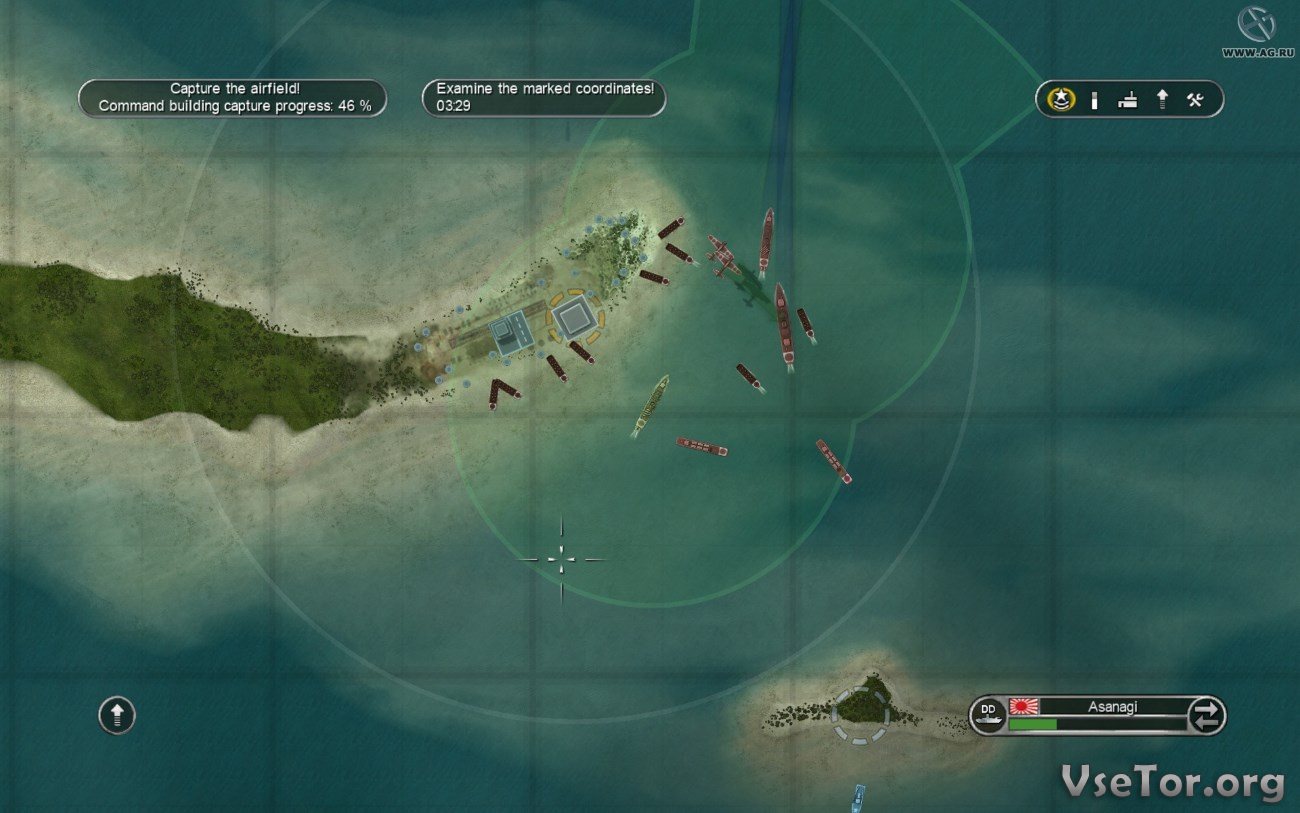This screenshot has width=1300, height=813.
Task: Open the ship silhouette panel icon
Action: point(1128,99)
